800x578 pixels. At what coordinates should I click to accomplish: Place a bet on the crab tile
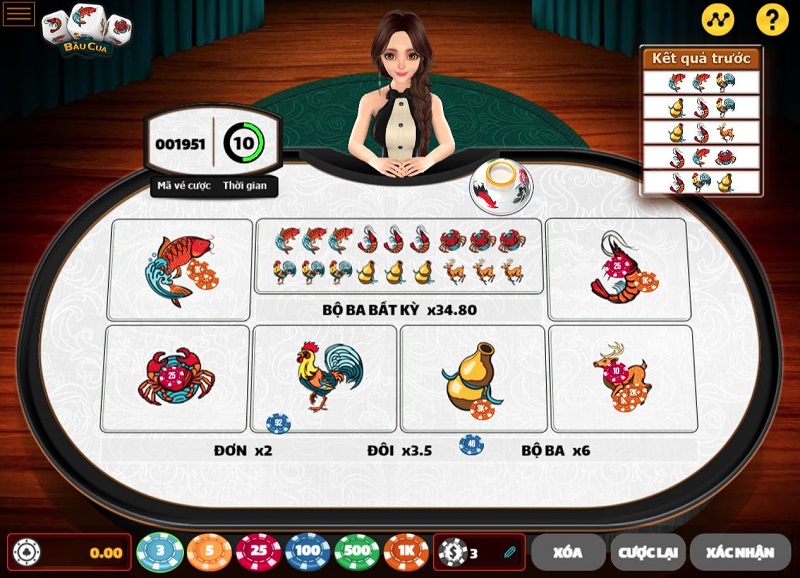[x=175, y=378]
